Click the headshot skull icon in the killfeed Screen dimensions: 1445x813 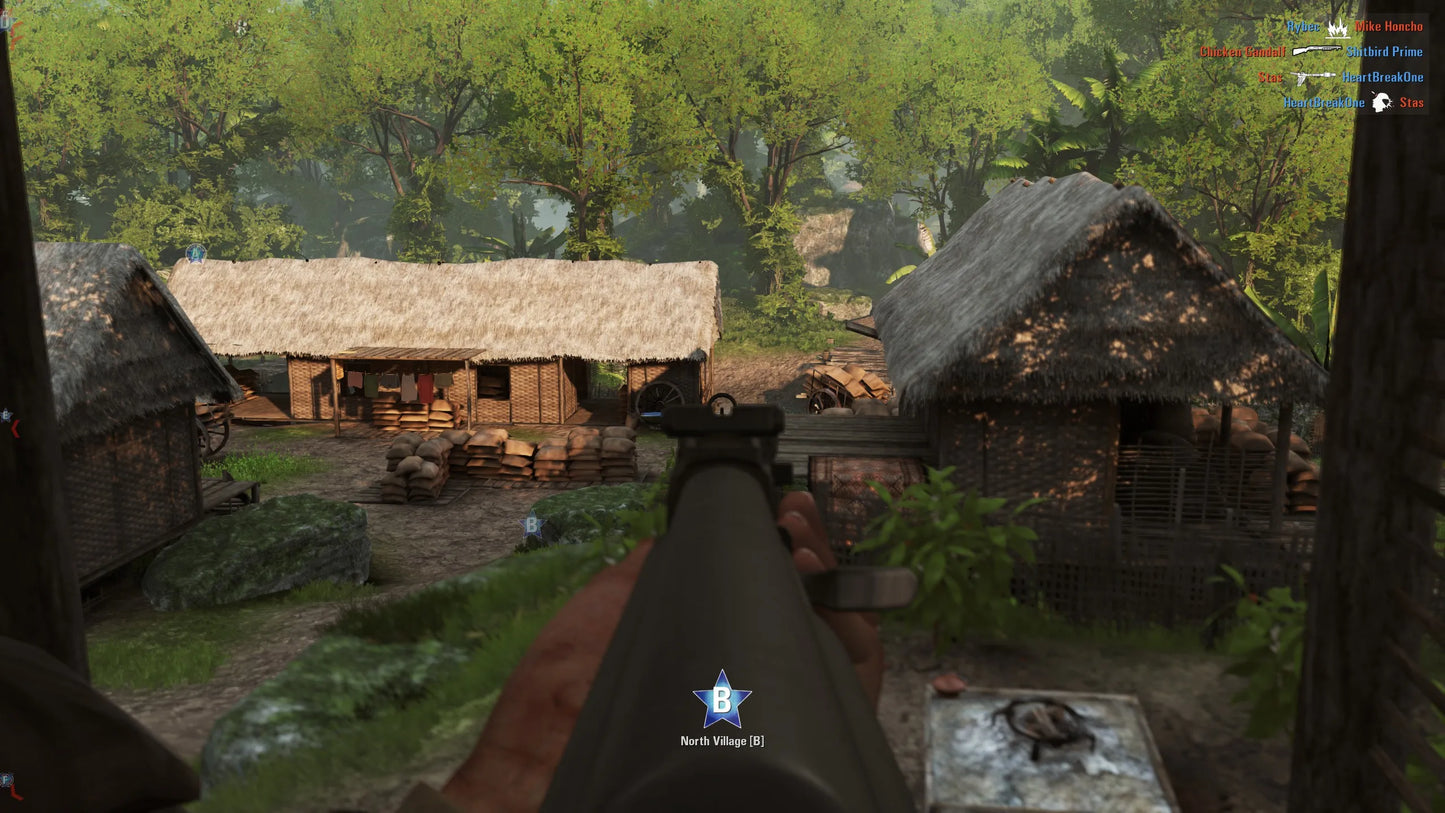[x=1382, y=101]
